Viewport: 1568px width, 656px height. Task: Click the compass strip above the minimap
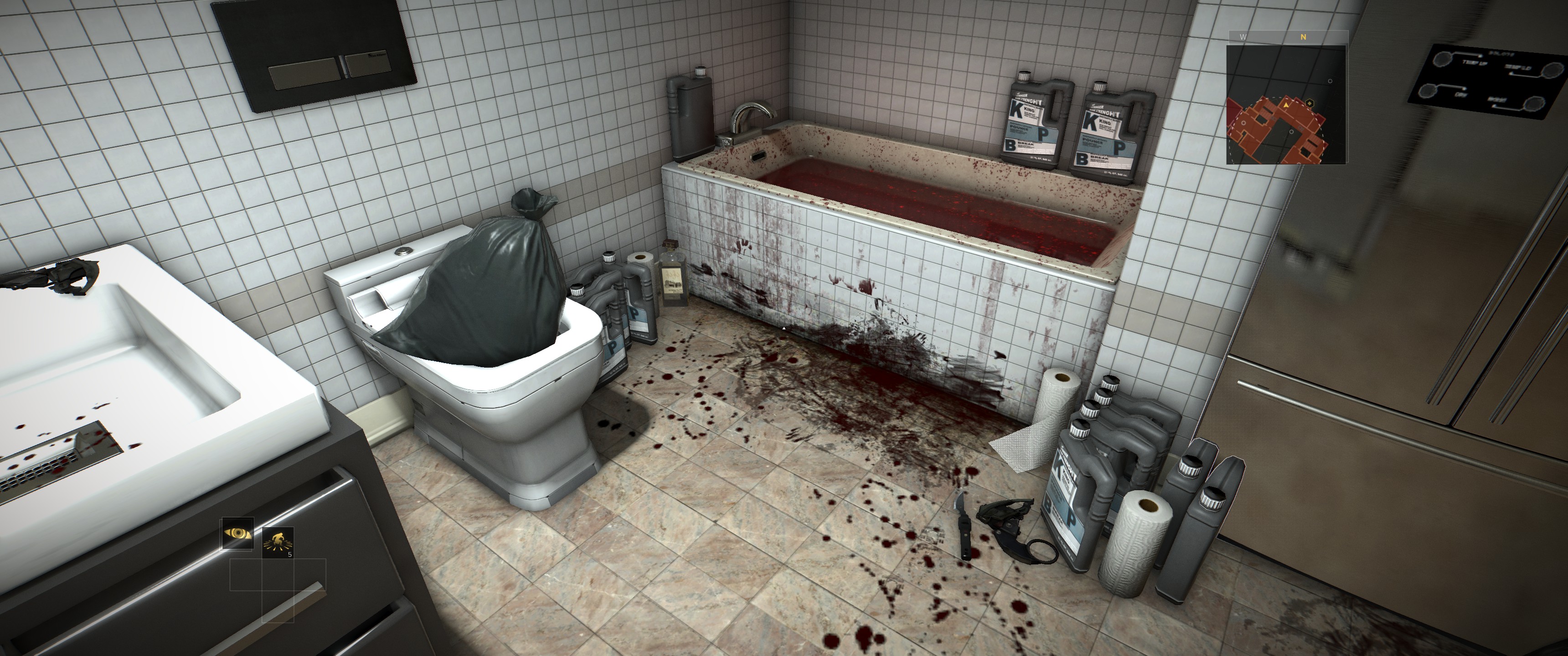1287,36
